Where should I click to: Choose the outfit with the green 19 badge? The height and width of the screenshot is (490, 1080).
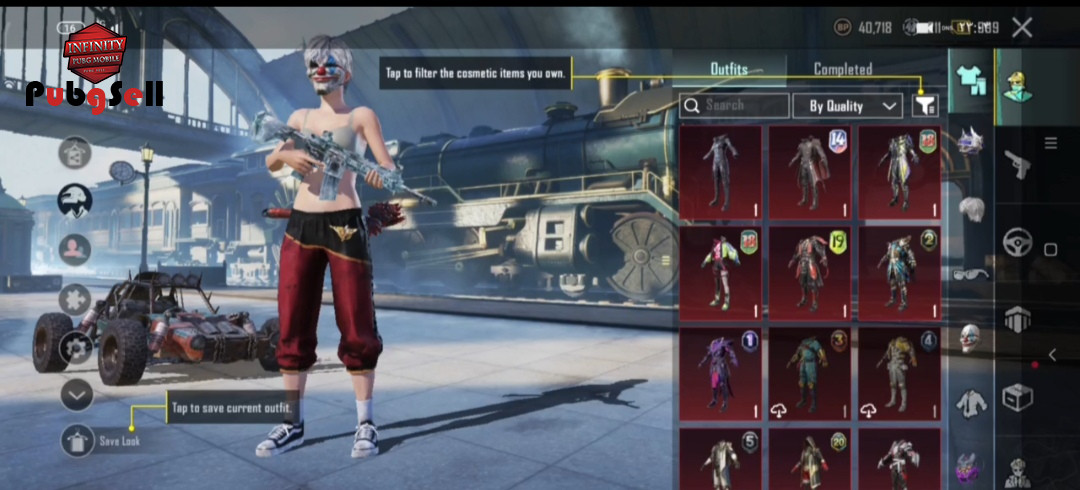(810, 273)
